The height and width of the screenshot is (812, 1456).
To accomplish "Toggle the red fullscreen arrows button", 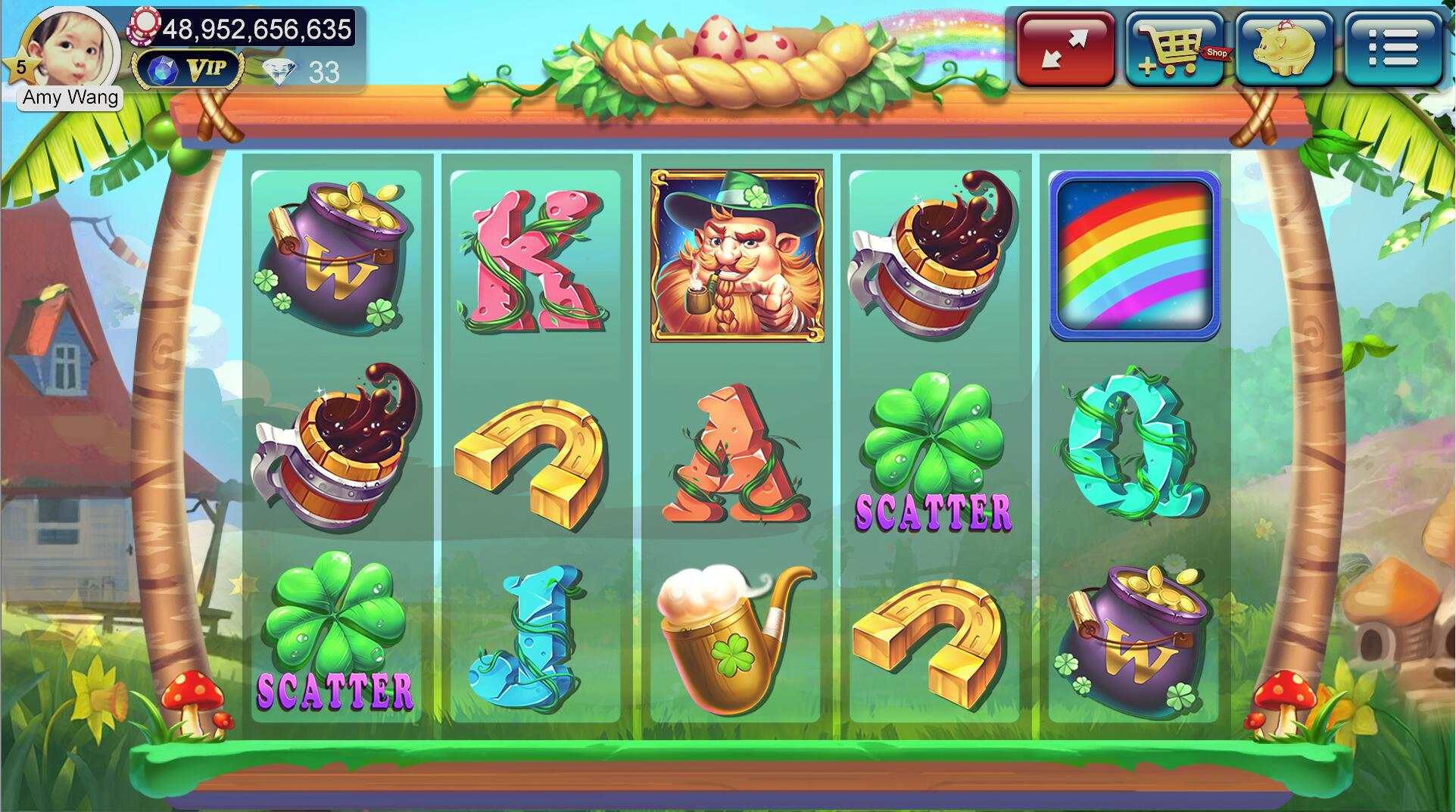I will 1065,48.
